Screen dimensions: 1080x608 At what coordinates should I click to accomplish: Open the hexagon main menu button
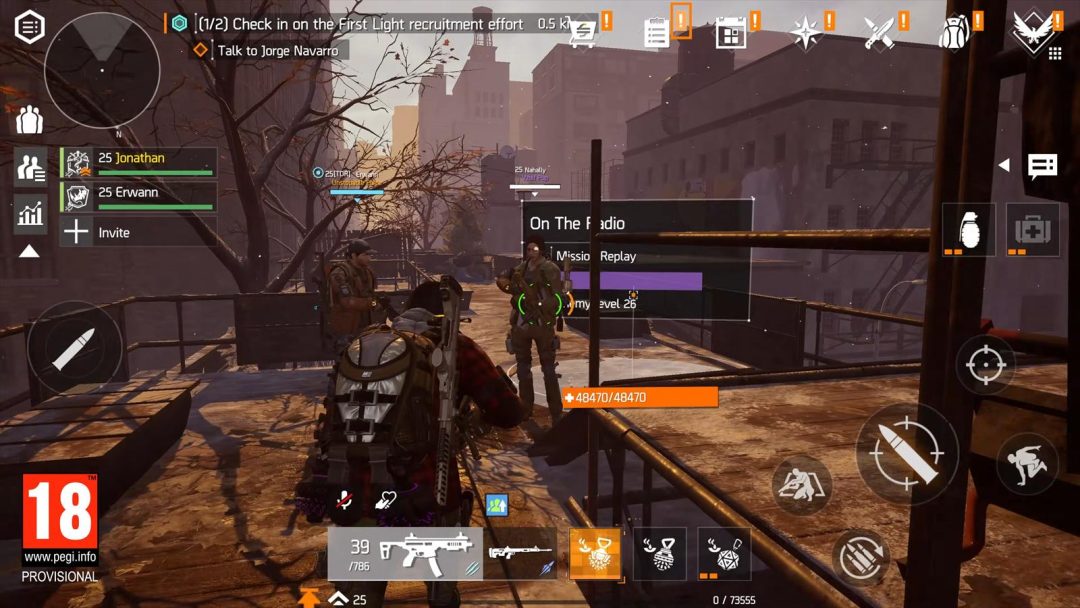pyautogui.click(x=29, y=27)
